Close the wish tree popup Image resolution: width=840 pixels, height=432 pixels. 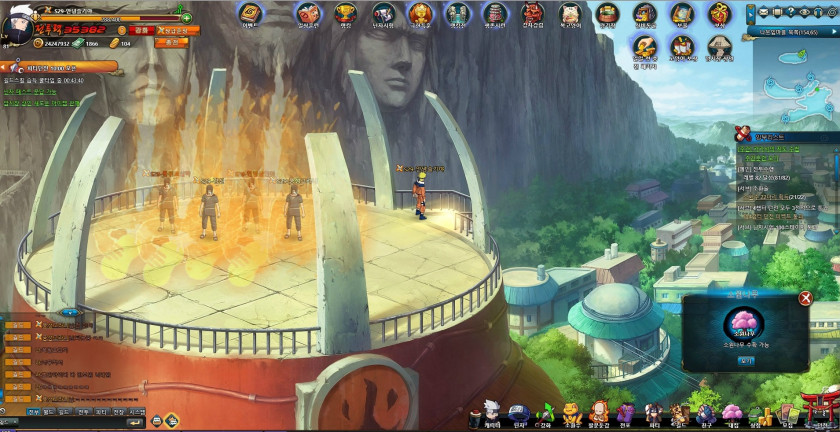point(805,298)
